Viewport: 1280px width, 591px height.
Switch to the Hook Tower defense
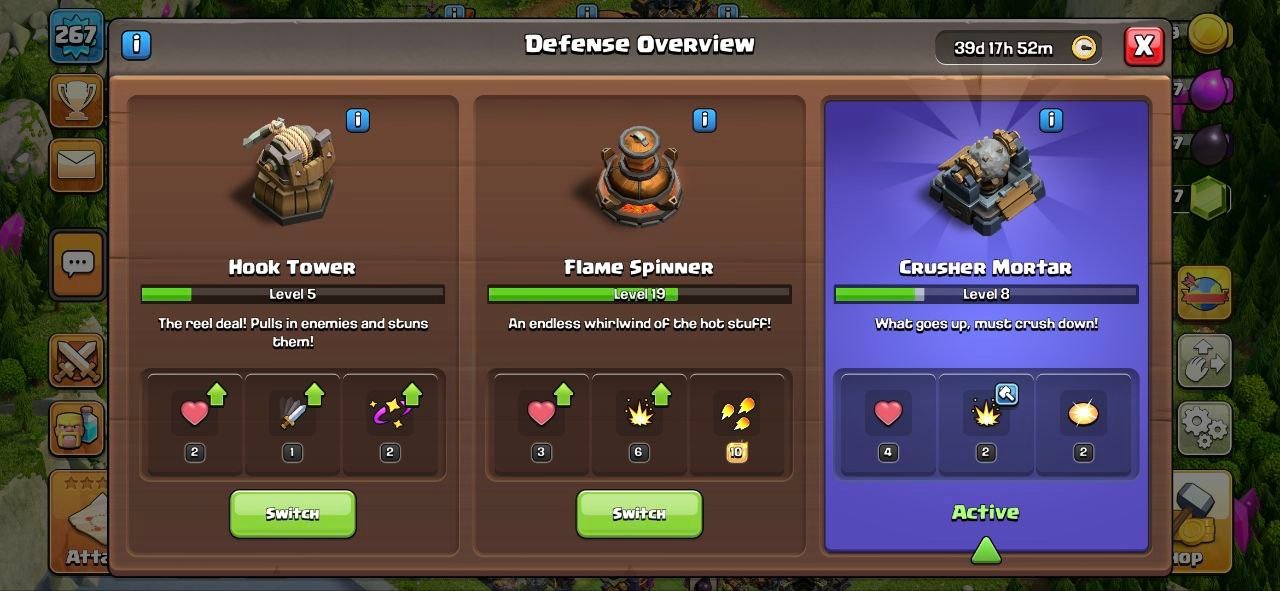coord(292,514)
